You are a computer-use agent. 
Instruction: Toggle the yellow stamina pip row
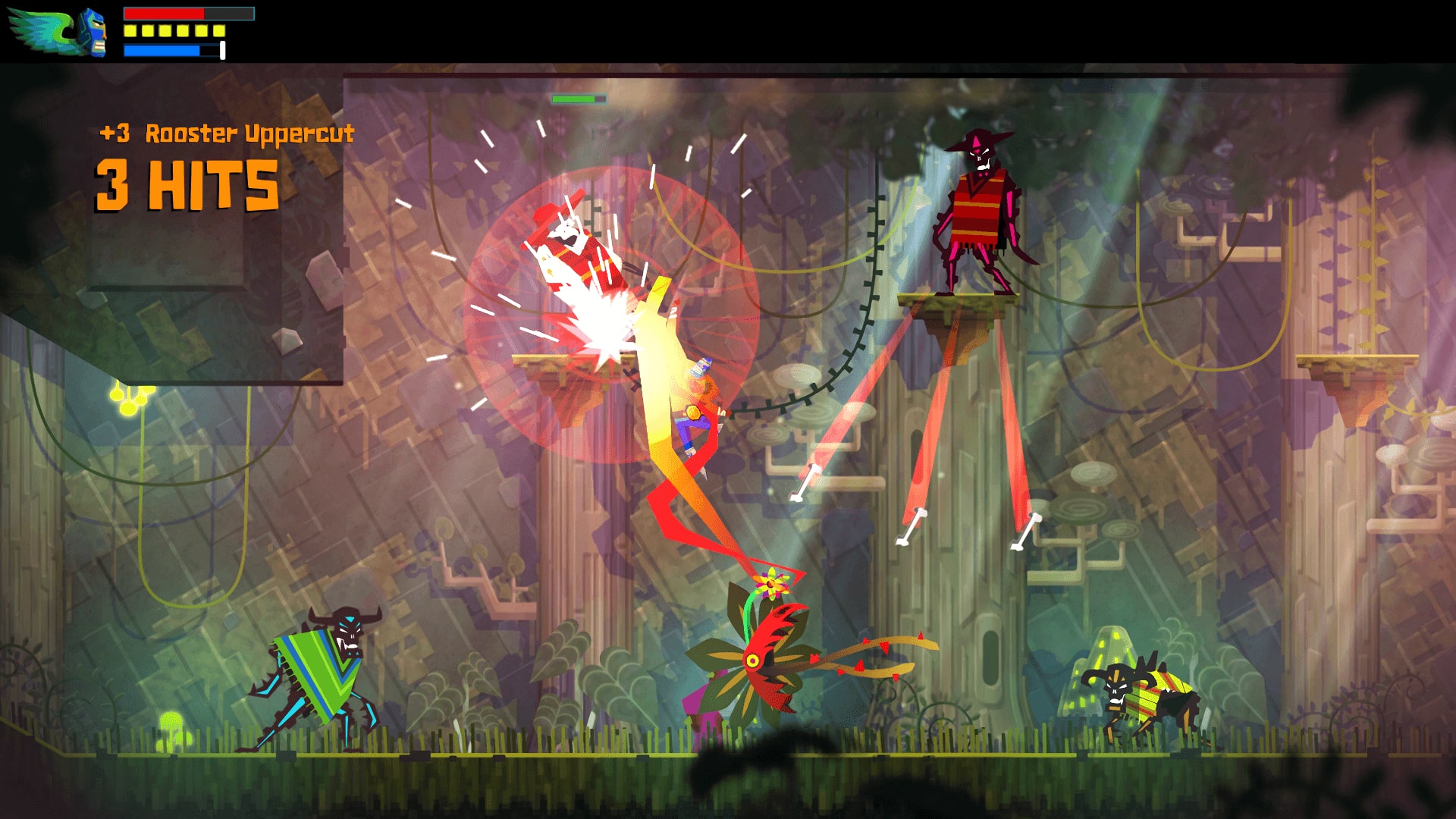click(173, 30)
